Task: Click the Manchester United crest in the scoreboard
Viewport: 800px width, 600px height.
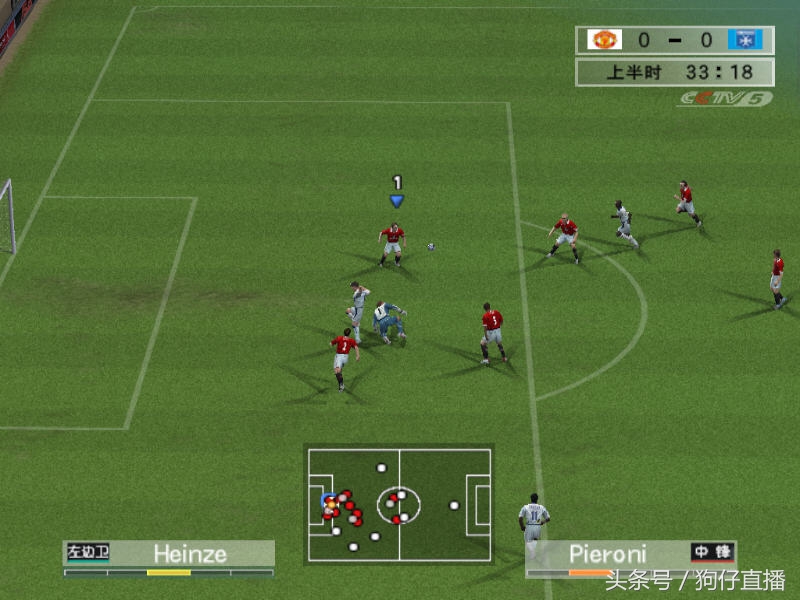Action: tap(603, 40)
